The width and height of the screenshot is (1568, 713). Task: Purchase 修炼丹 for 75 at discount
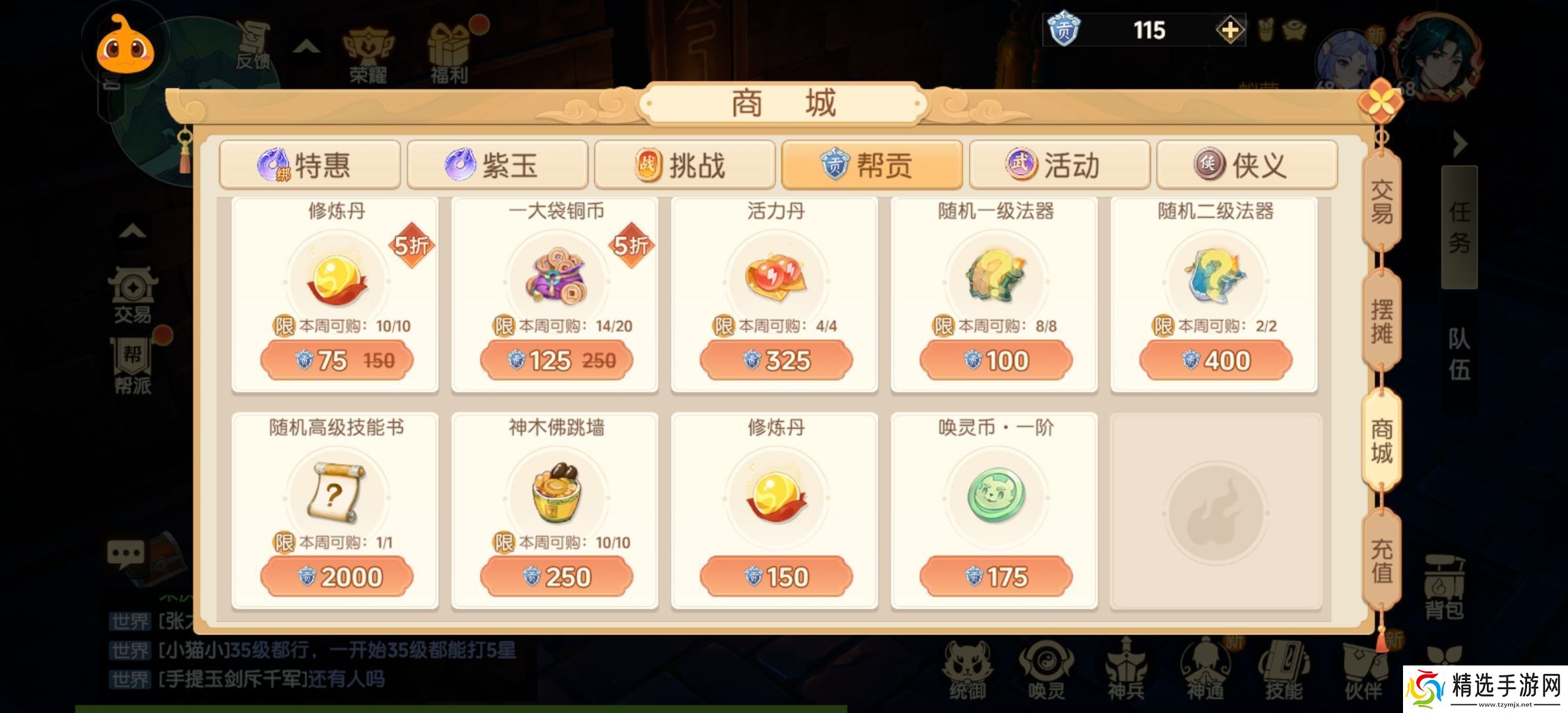pyautogui.click(x=337, y=360)
